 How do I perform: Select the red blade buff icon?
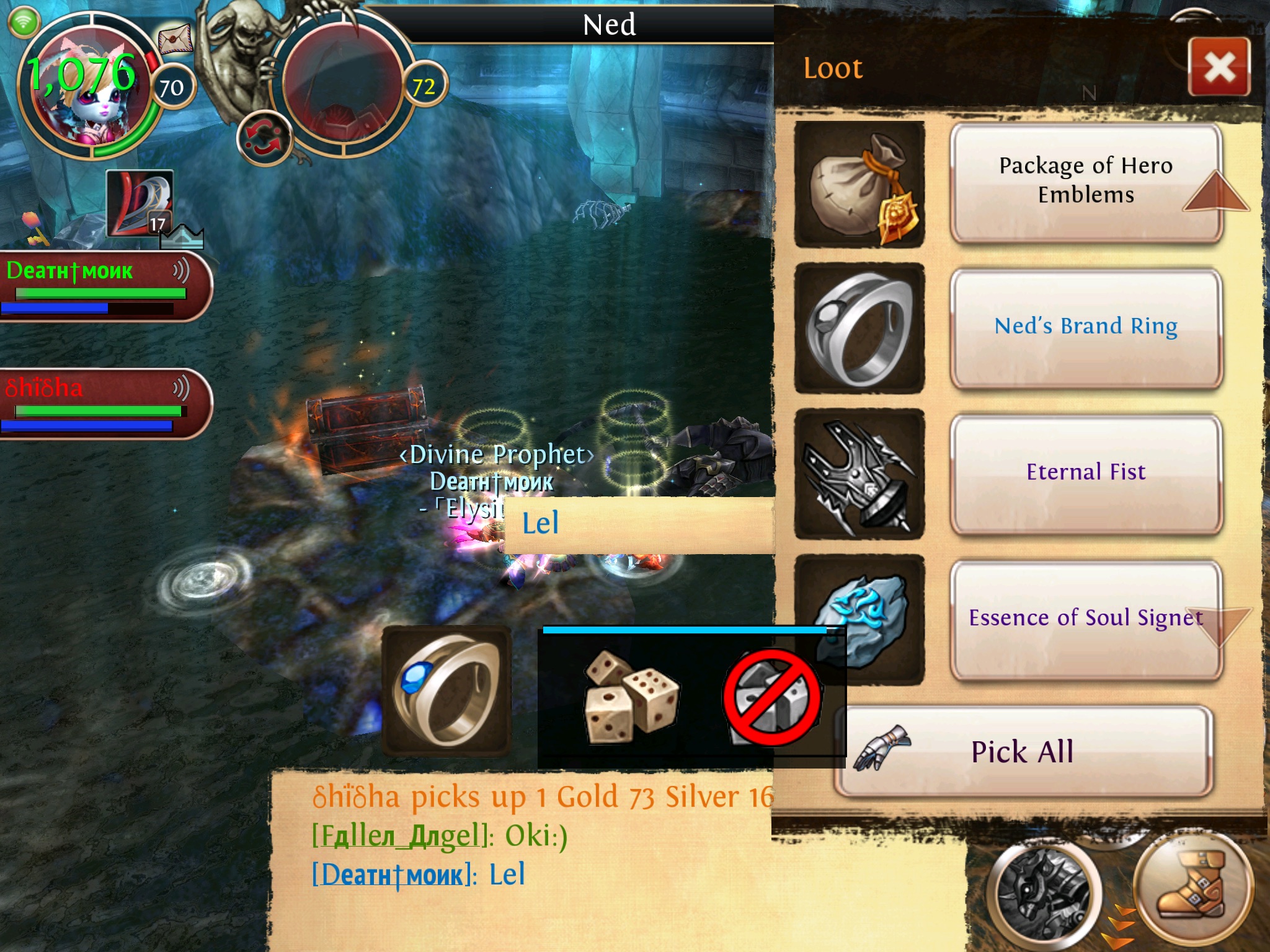[x=140, y=203]
